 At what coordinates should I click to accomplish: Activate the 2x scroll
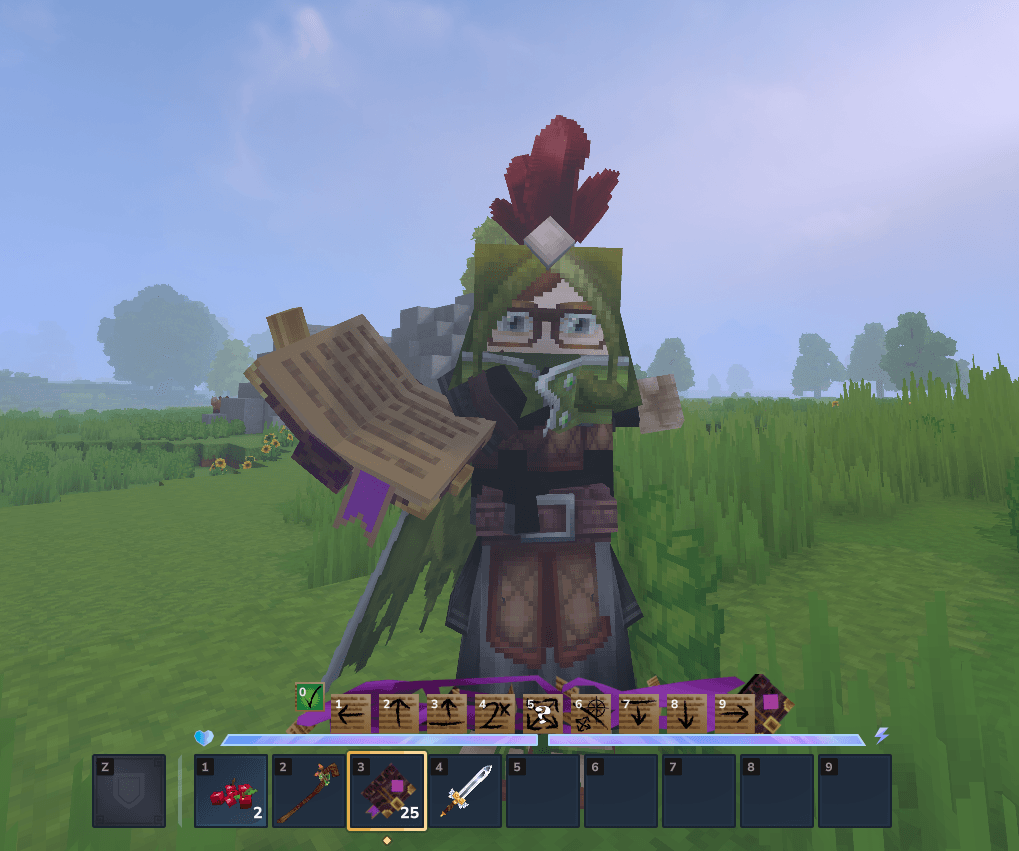pos(495,713)
